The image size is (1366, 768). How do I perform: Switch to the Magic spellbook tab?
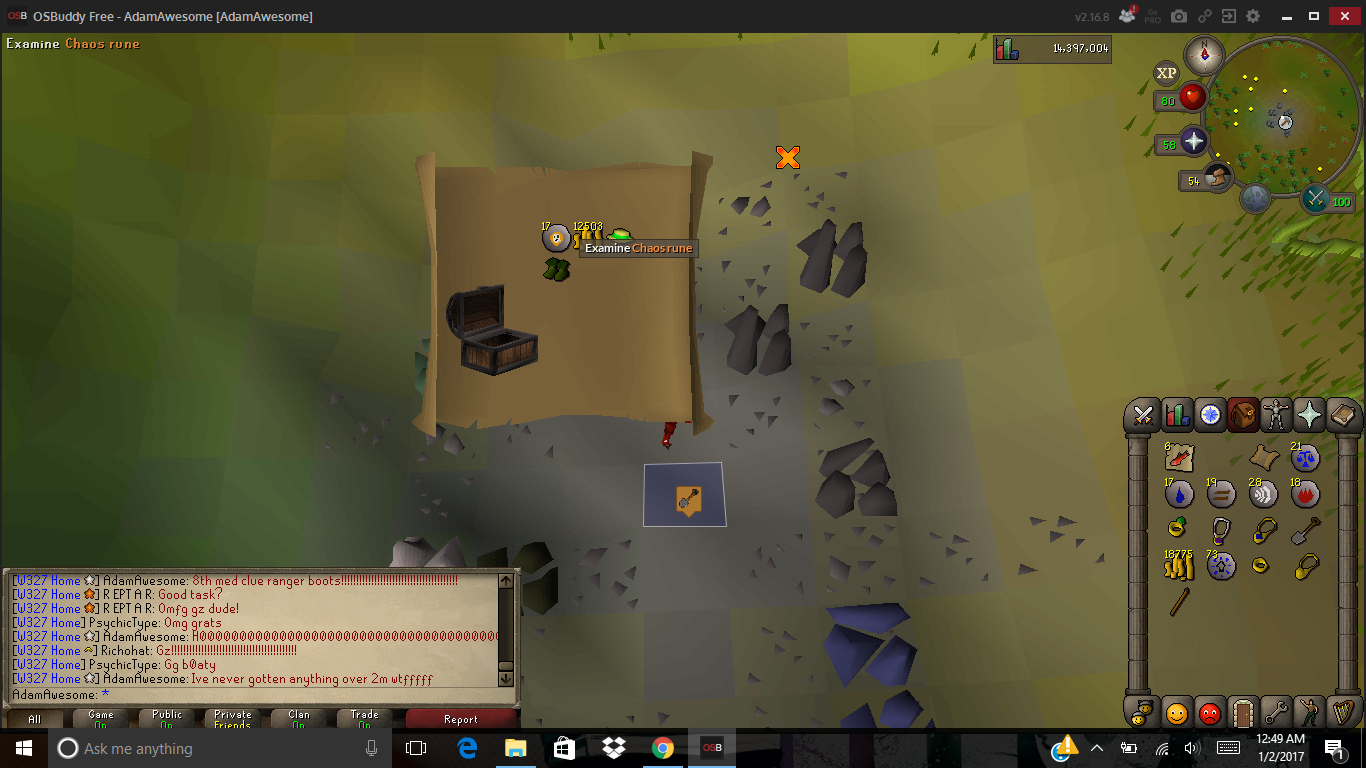[x=1342, y=414]
